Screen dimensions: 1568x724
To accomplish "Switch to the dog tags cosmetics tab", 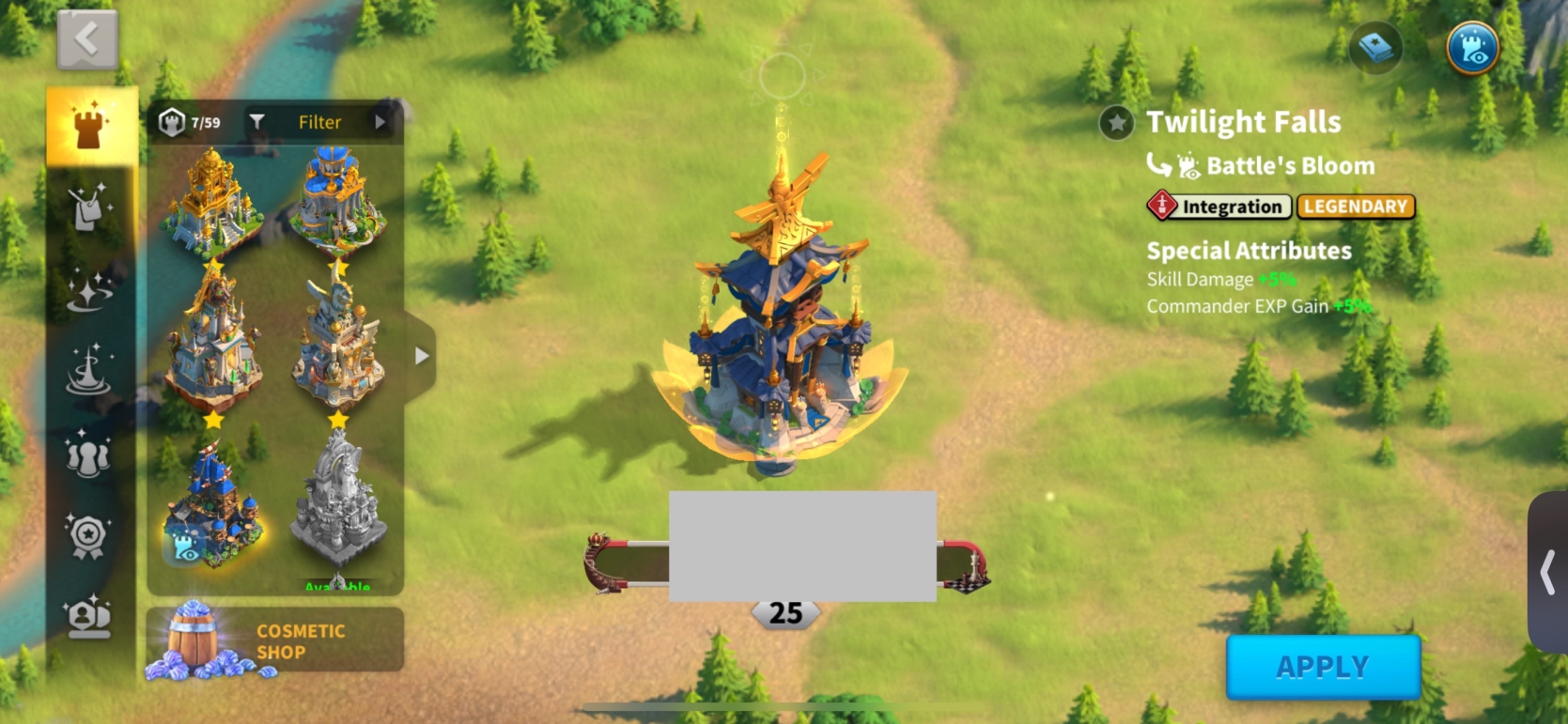I will [90, 208].
